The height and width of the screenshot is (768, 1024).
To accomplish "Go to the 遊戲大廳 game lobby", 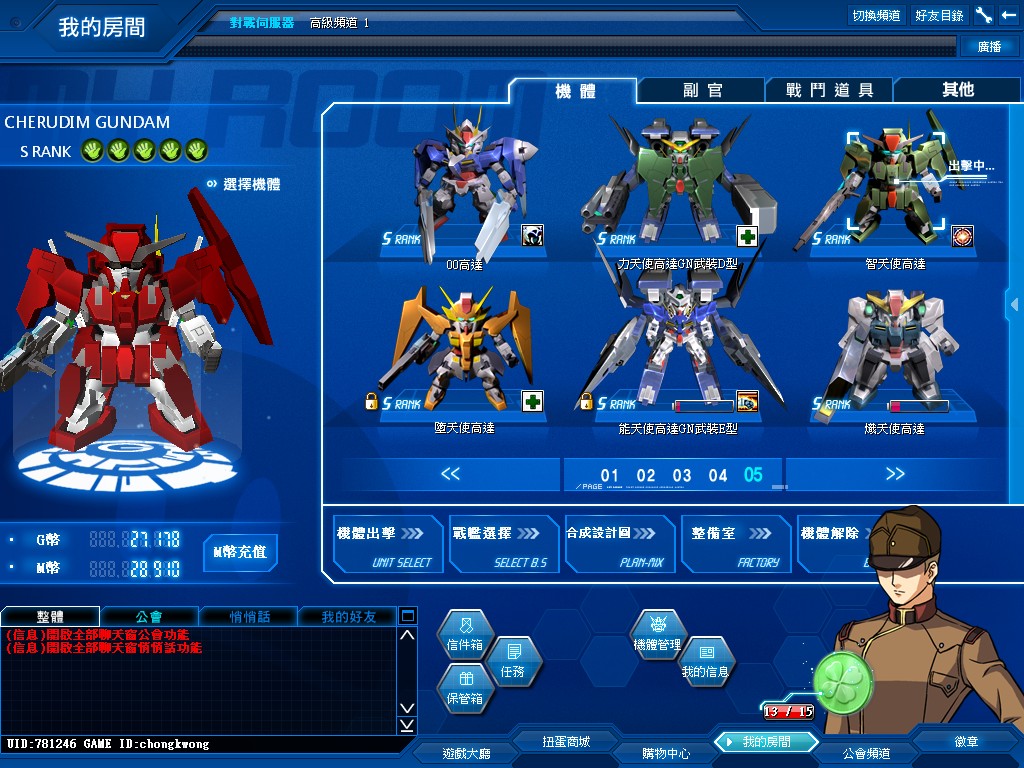I will coord(467,753).
